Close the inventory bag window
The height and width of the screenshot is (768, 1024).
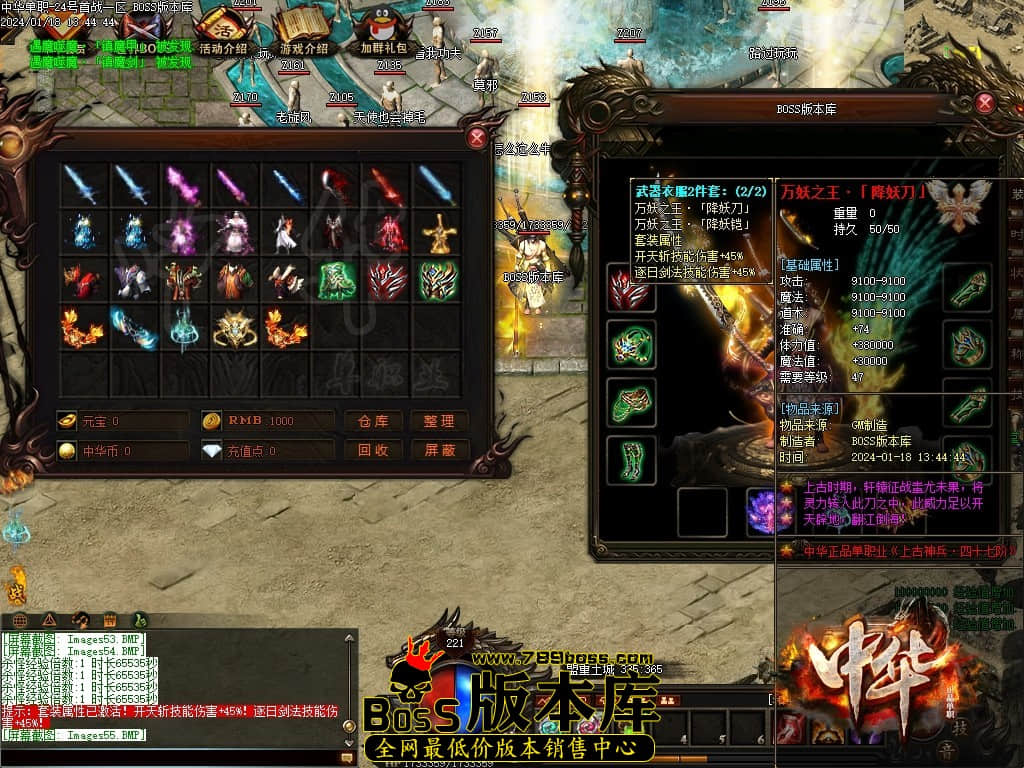pyautogui.click(x=478, y=138)
